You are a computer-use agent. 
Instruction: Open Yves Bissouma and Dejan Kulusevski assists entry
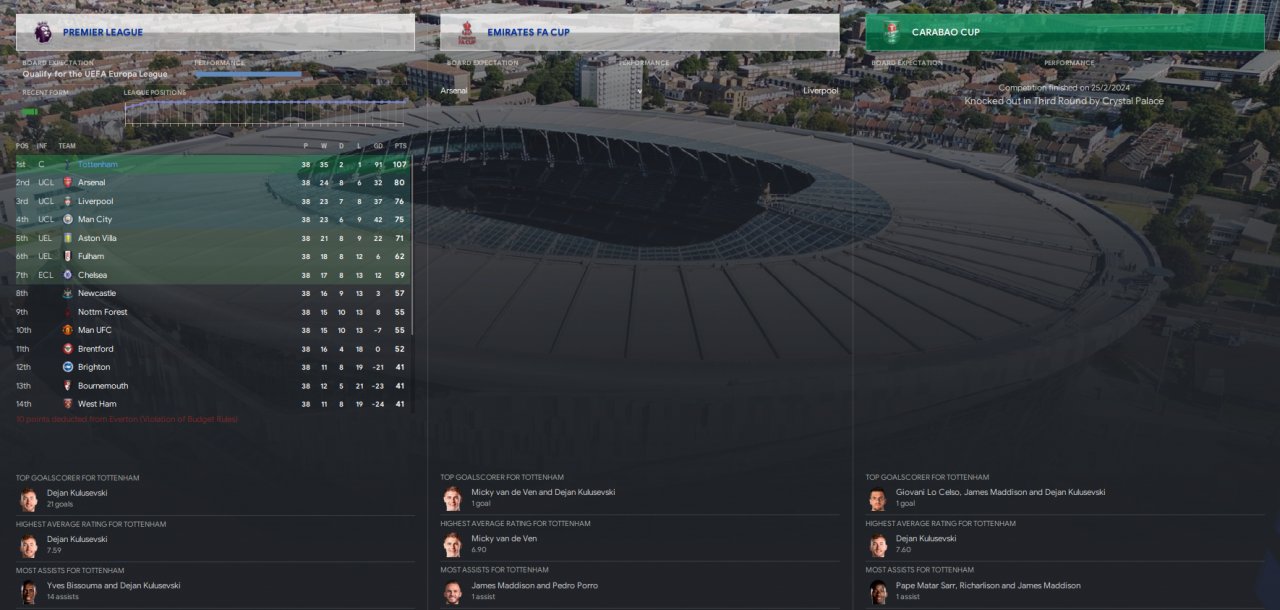click(113, 586)
